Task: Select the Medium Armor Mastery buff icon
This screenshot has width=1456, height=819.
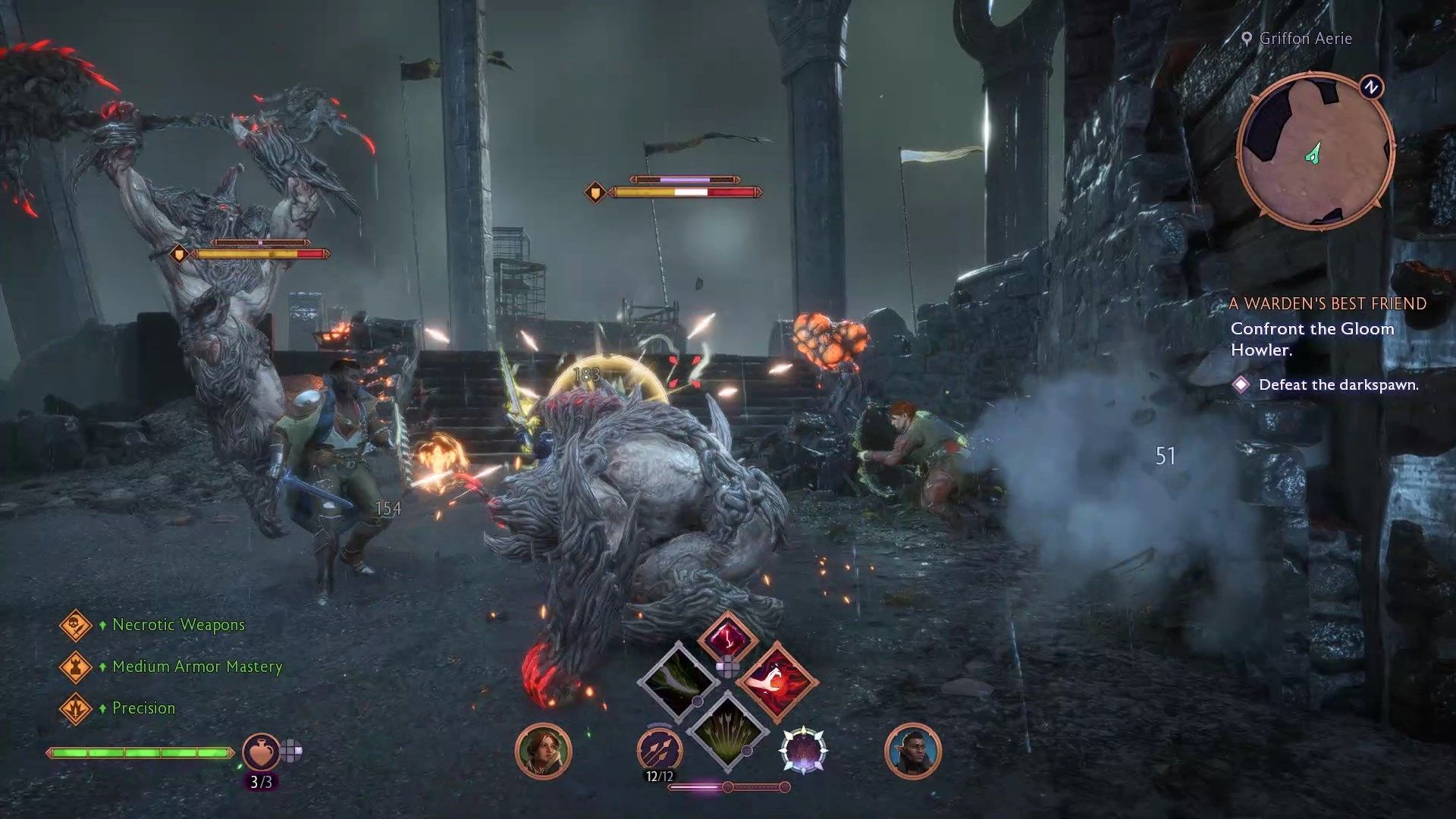Action: (x=75, y=667)
